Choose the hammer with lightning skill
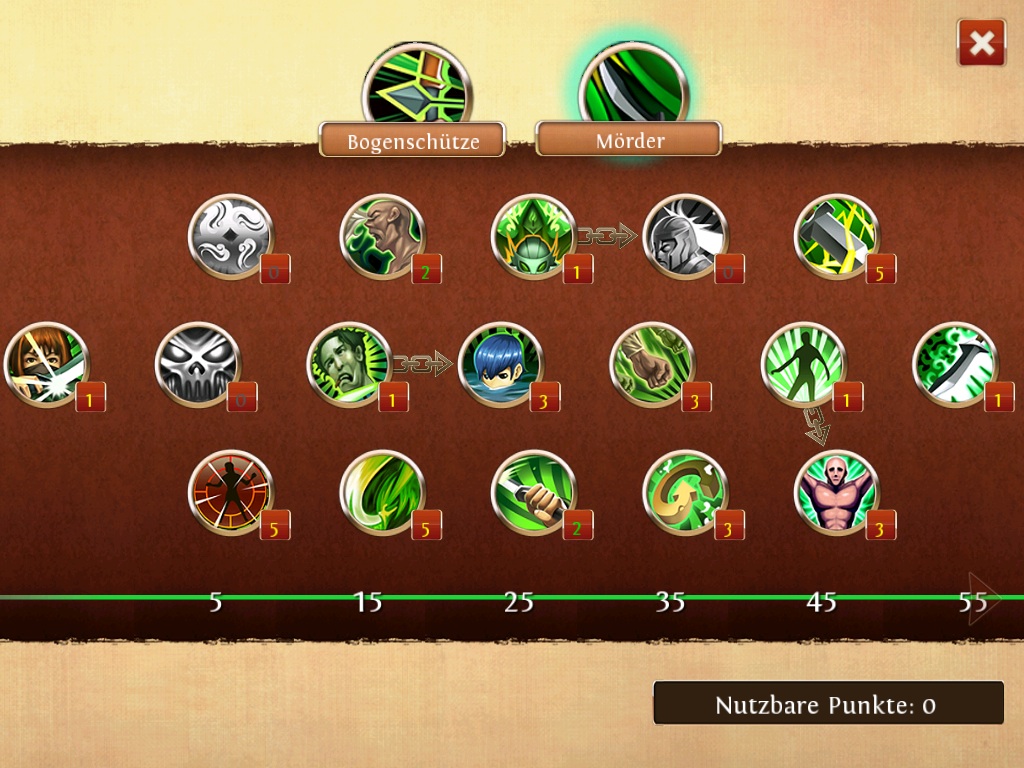The width and height of the screenshot is (1024, 768). (837, 237)
